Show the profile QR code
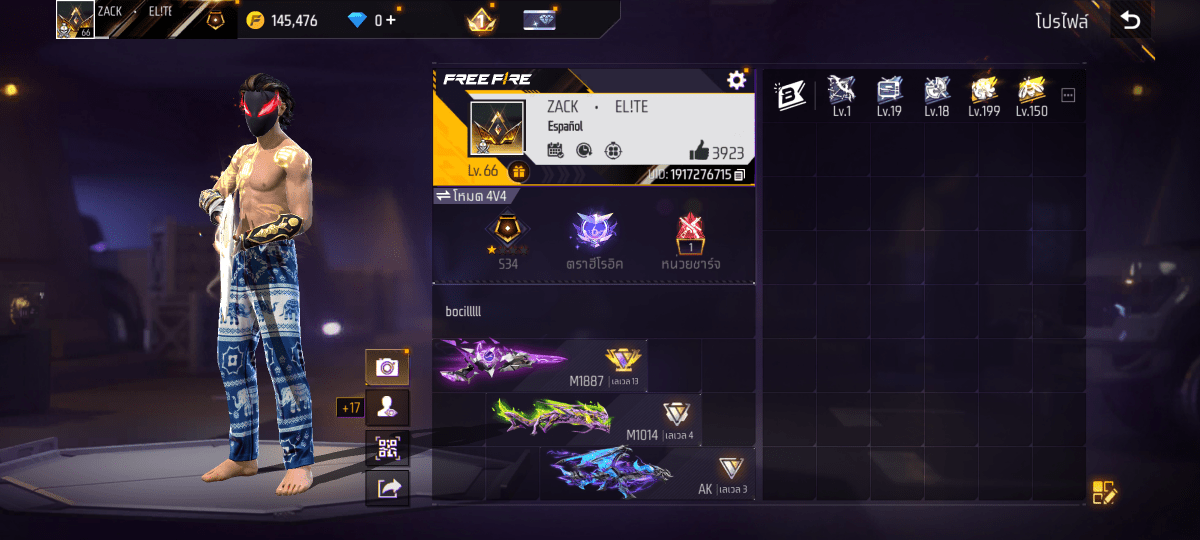Image resolution: width=1200 pixels, height=540 pixels. click(387, 448)
